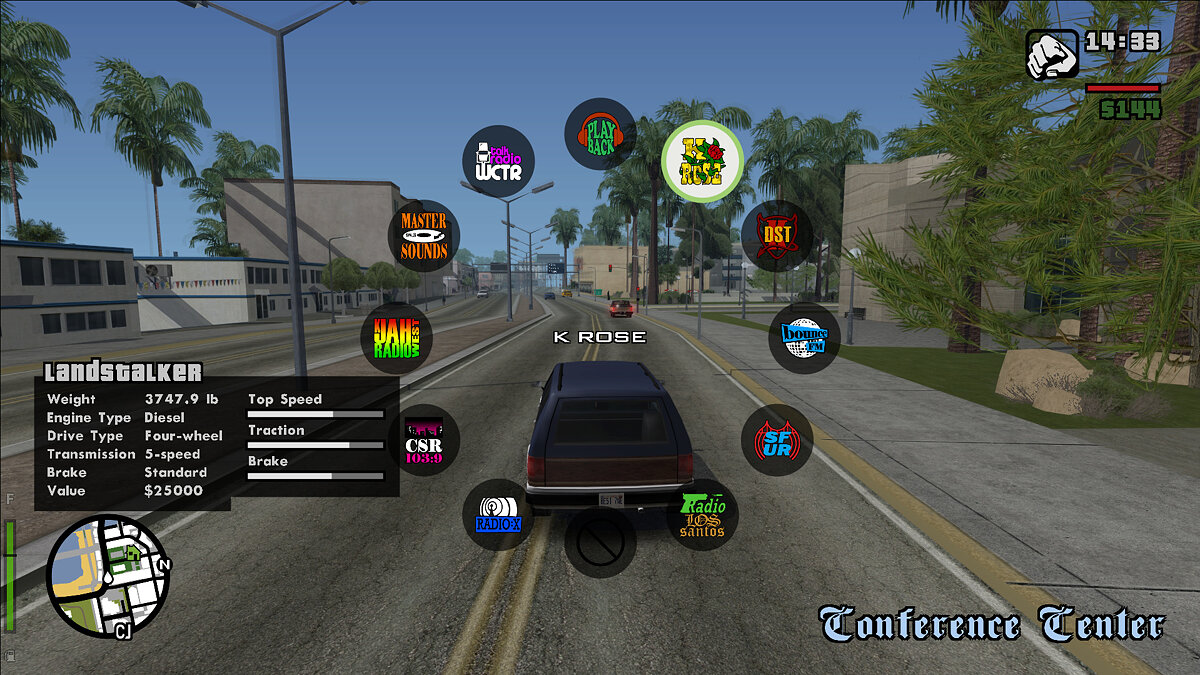Pick the K-JAH Radio West station
The height and width of the screenshot is (675, 1200).
pos(396,338)
